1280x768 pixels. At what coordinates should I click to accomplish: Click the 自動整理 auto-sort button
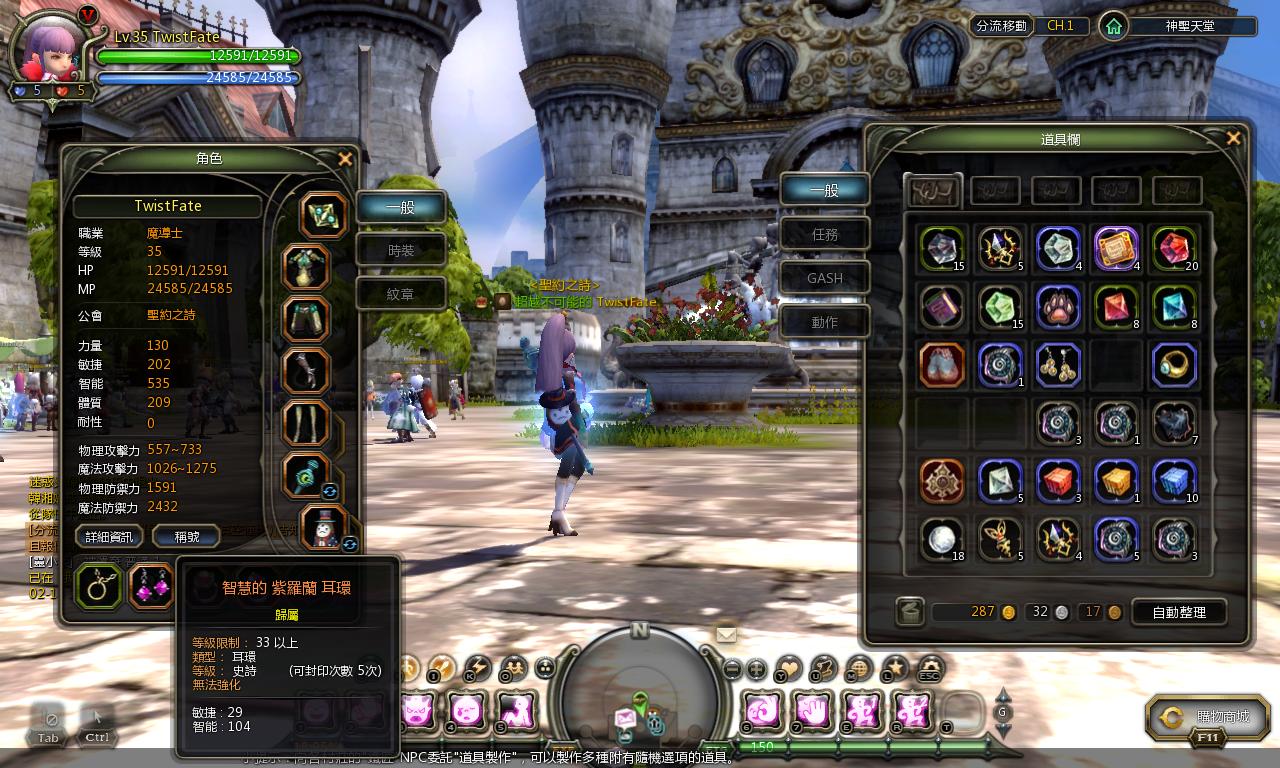pyautogui.click(x=1179, y=612)
